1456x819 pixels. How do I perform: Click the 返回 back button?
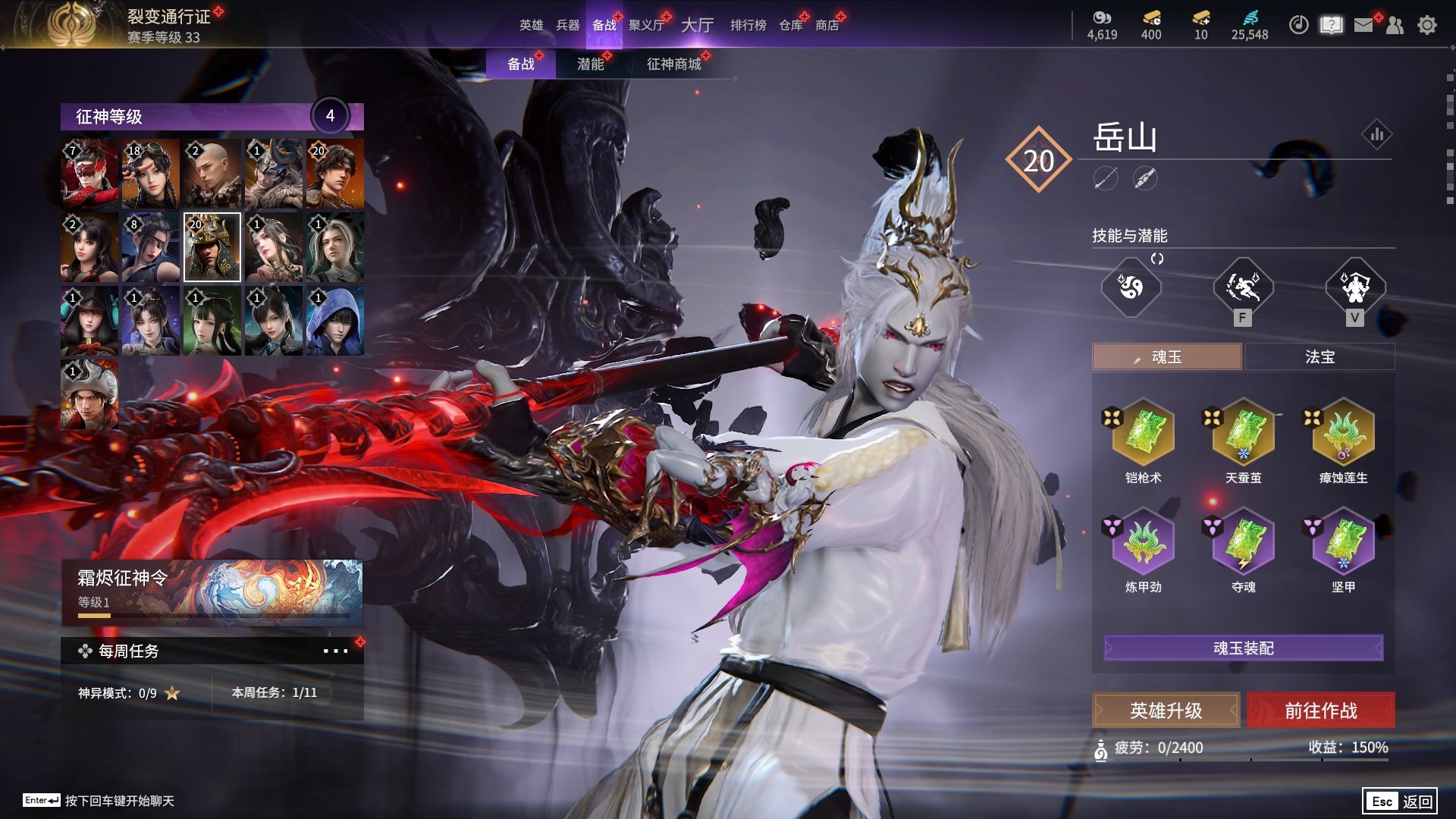(x=1400, y=801)
